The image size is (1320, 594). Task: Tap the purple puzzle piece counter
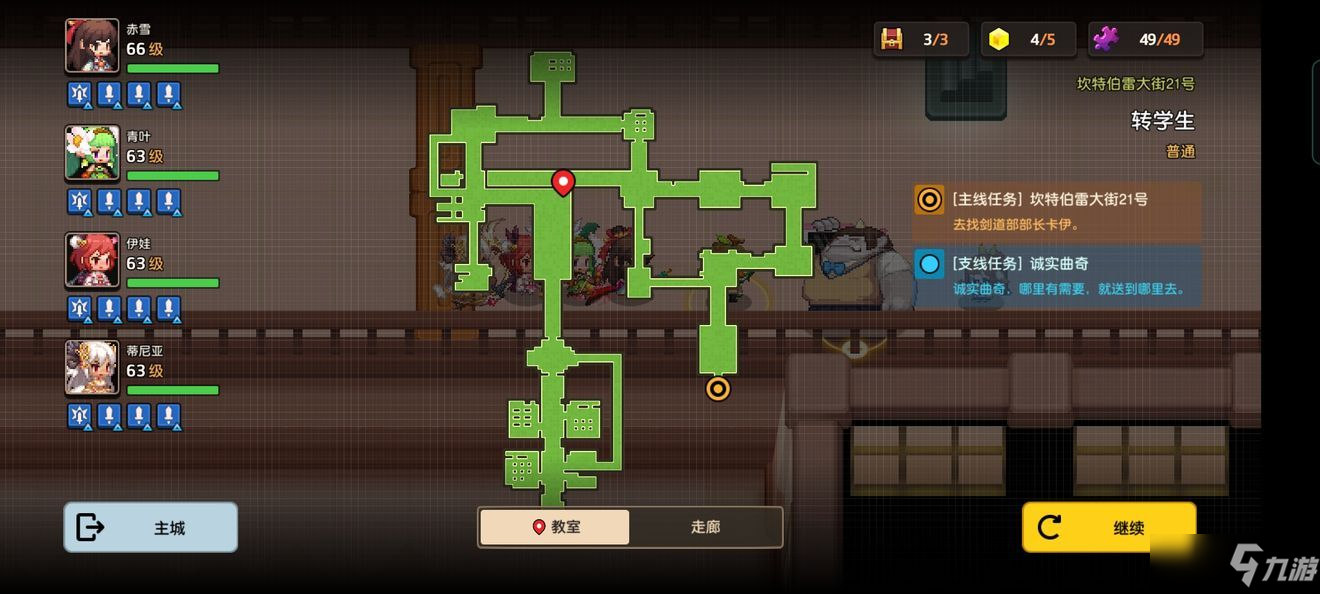point(1145,40)
